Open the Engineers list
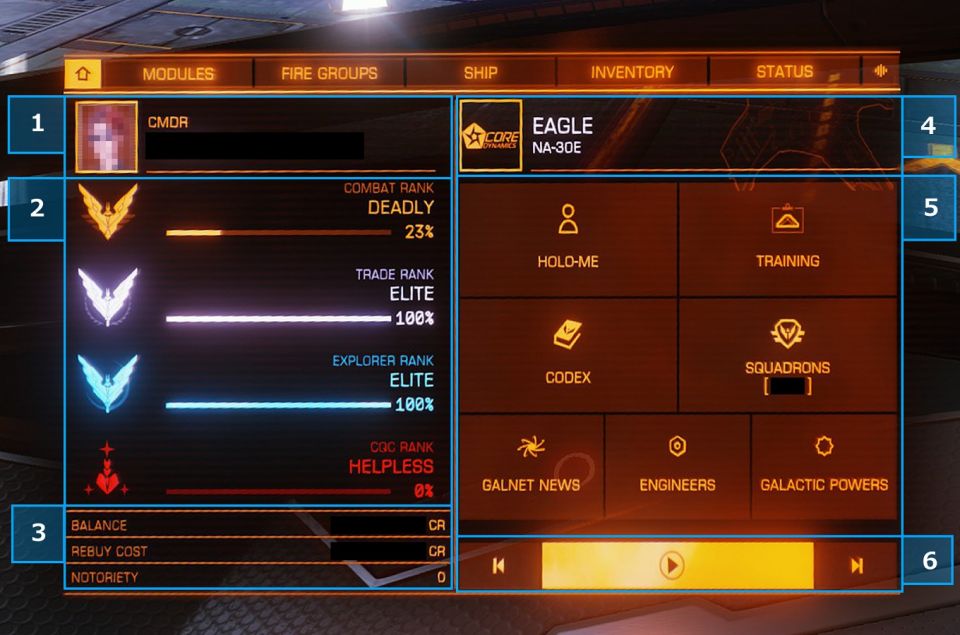 (677, 465)
